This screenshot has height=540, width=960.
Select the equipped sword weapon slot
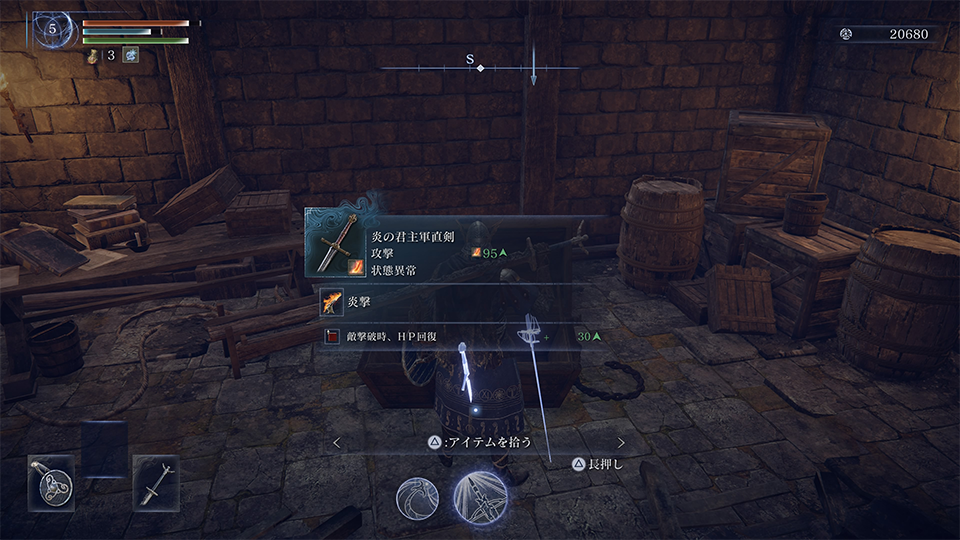coord(155,484)
